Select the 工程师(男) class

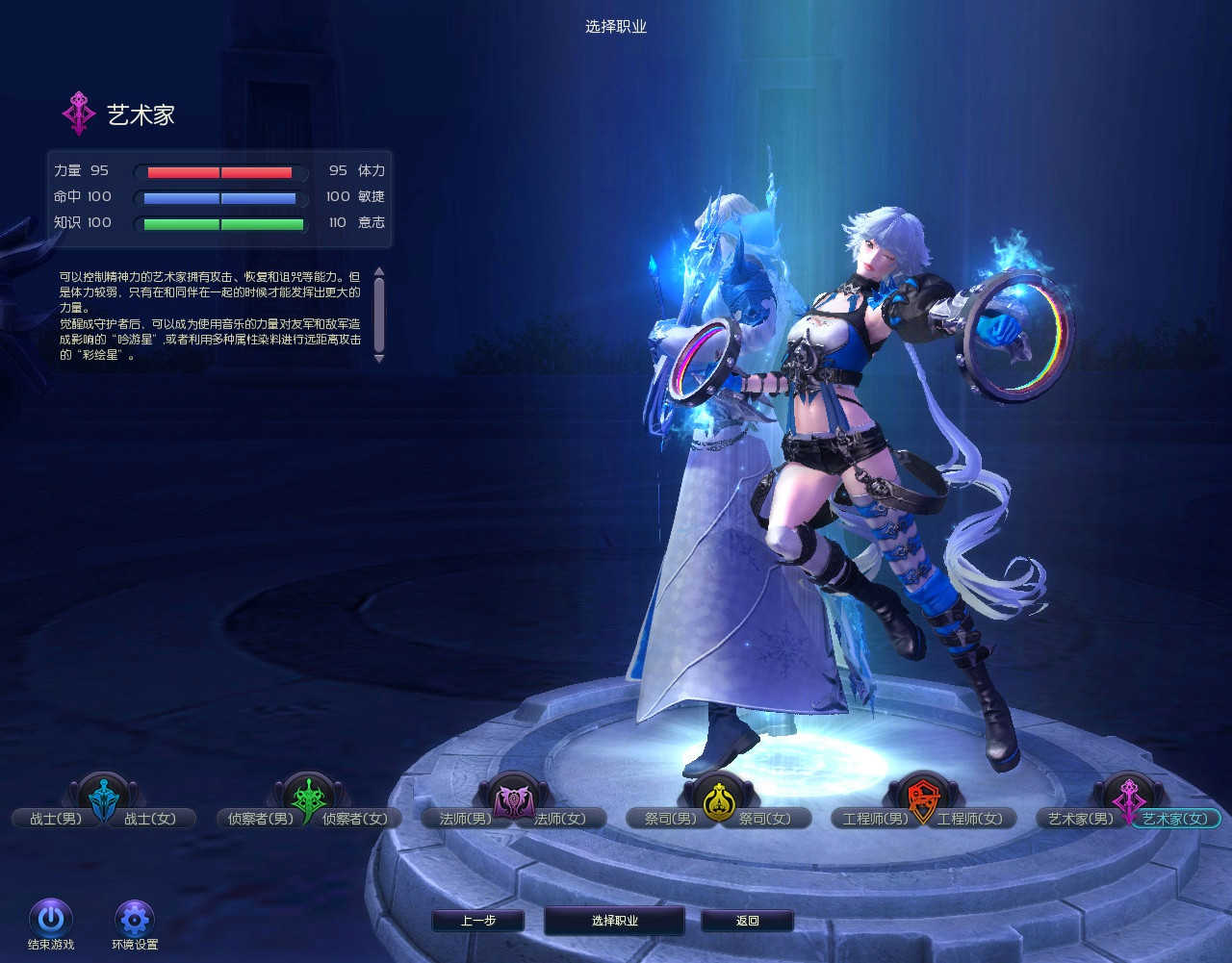click(875, 819)
